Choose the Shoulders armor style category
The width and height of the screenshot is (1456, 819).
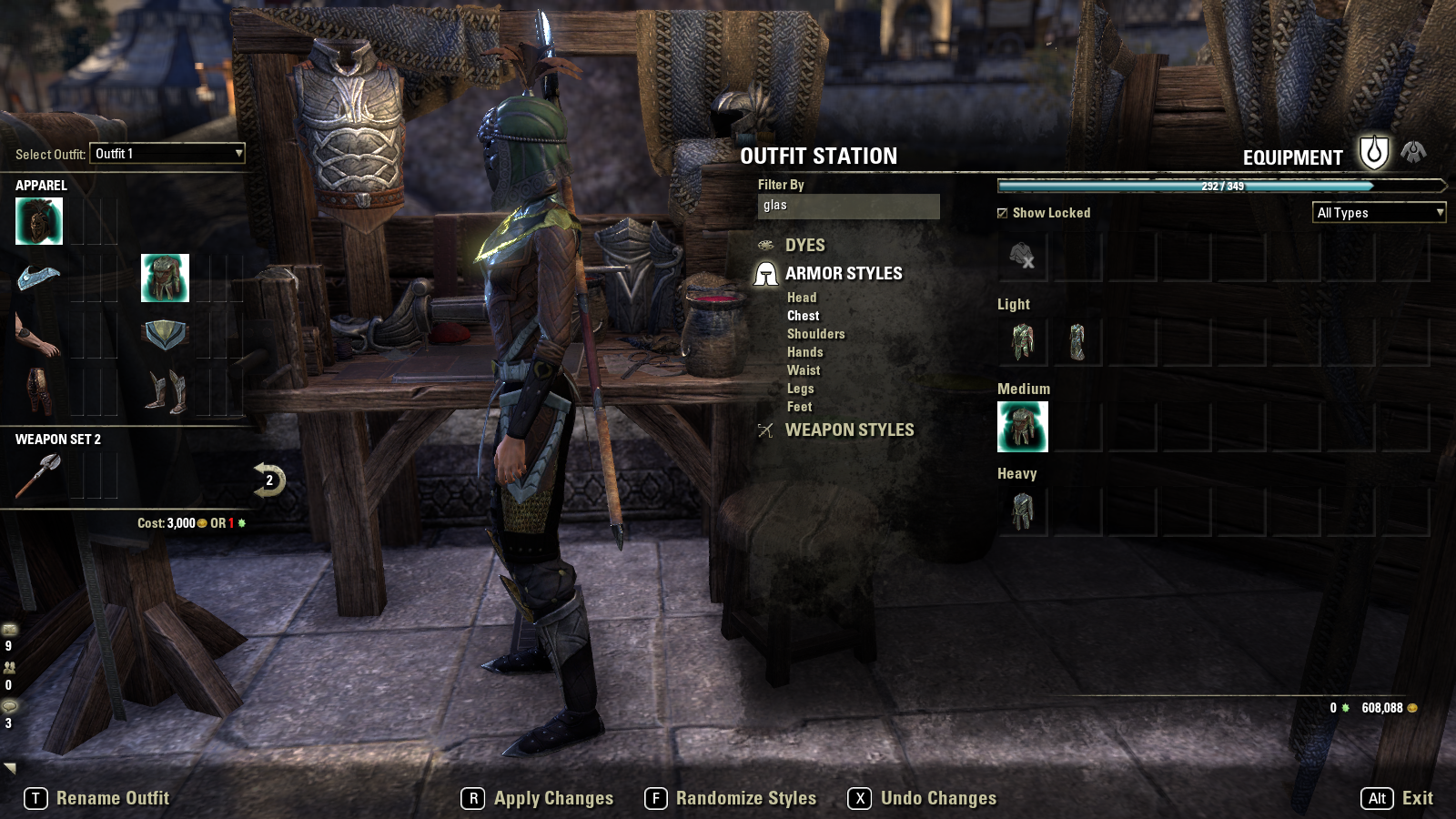pos(815,334)
